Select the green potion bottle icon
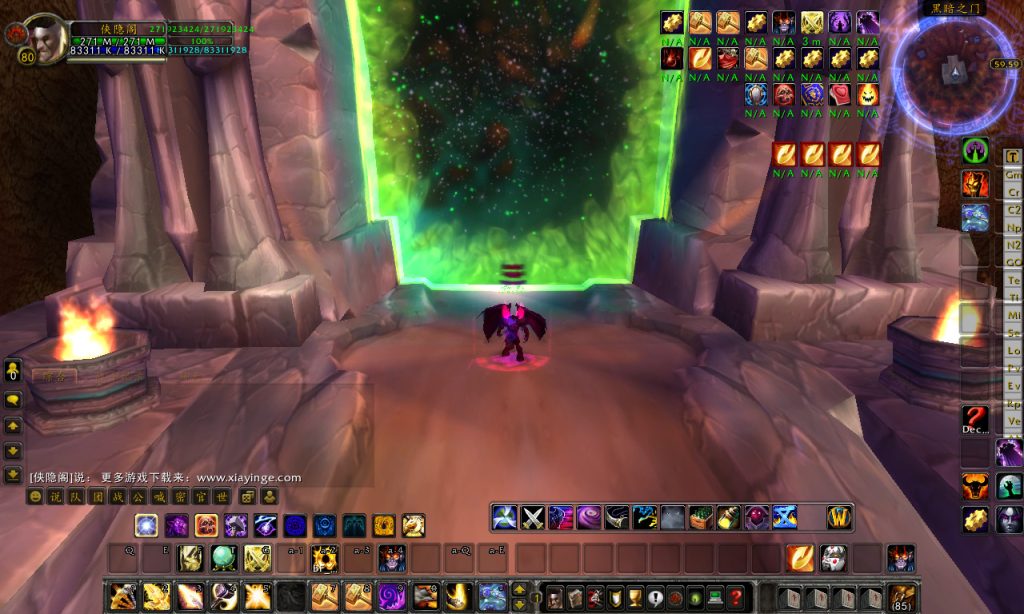This screenshot has width=1024, height=614. pos(727,517)
